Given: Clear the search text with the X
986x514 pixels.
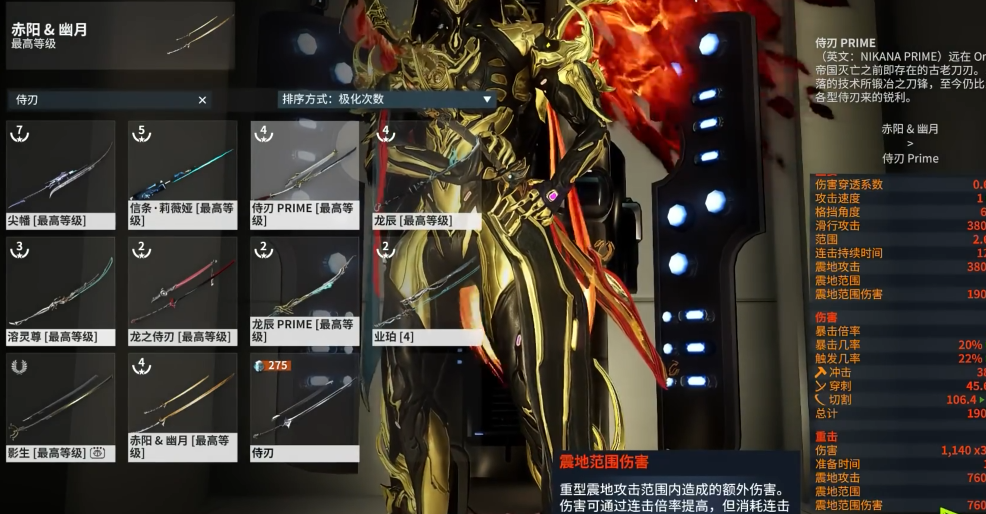Looking at the screenshot, I should [202, 100].
